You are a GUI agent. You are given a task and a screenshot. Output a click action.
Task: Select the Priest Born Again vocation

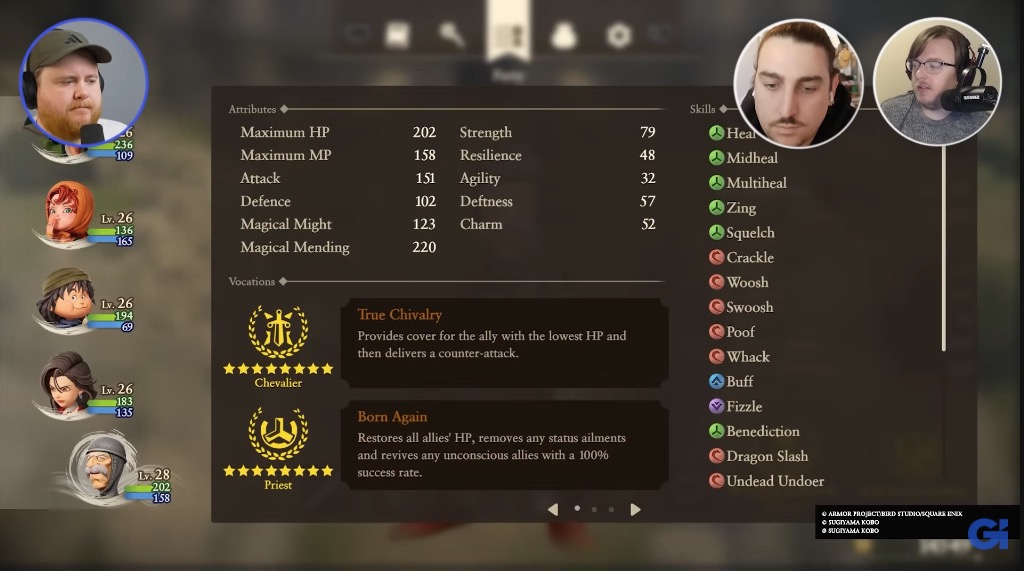(504, 444)
